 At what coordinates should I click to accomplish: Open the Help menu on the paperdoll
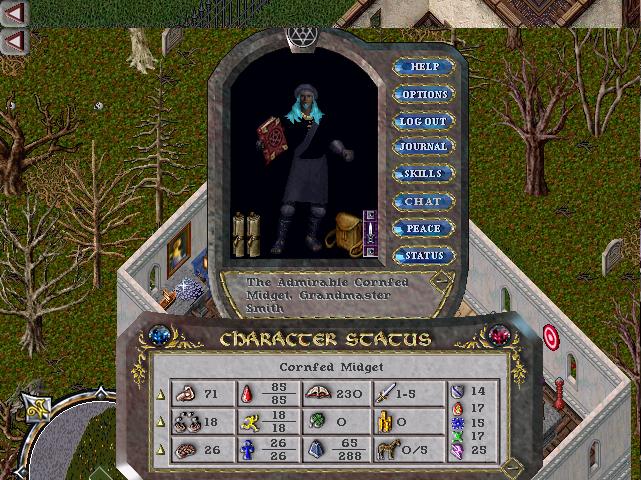click(424, 67)
